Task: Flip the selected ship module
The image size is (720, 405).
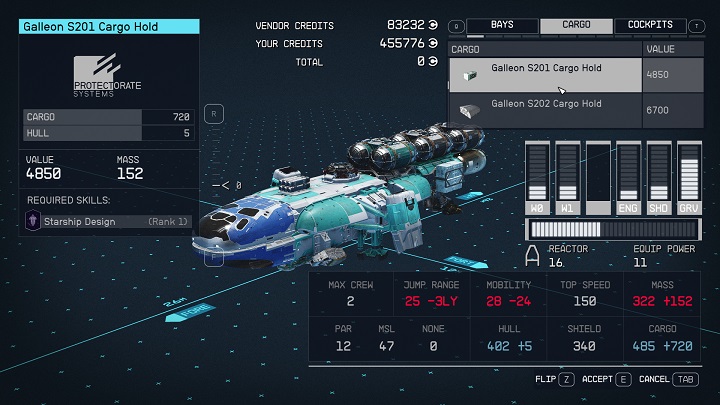Action: coord(552,380)
